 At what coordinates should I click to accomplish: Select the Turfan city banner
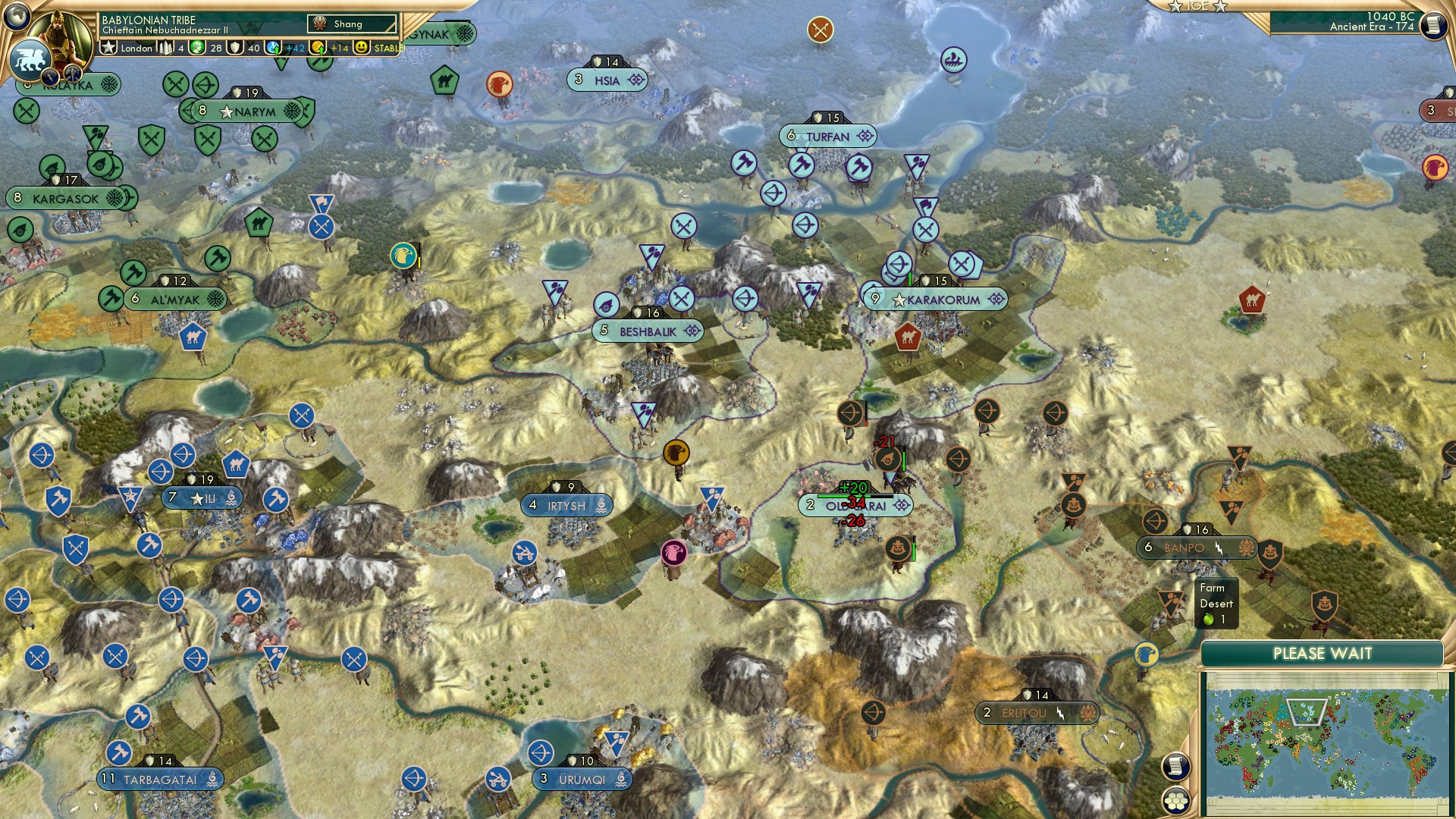829,136
